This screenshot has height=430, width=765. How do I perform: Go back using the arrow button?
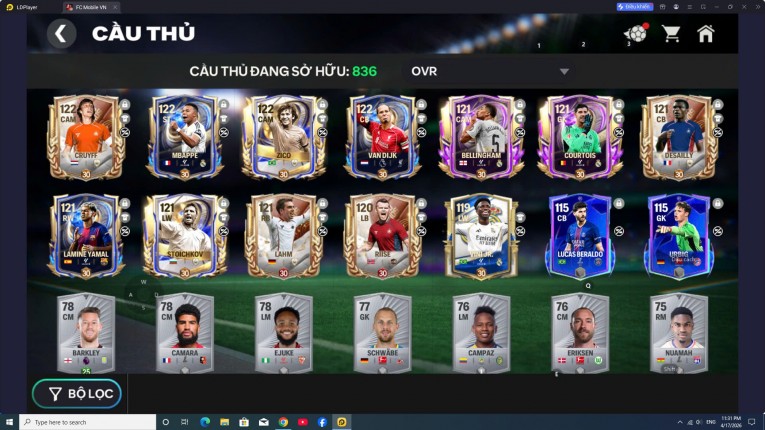[61, 34]
